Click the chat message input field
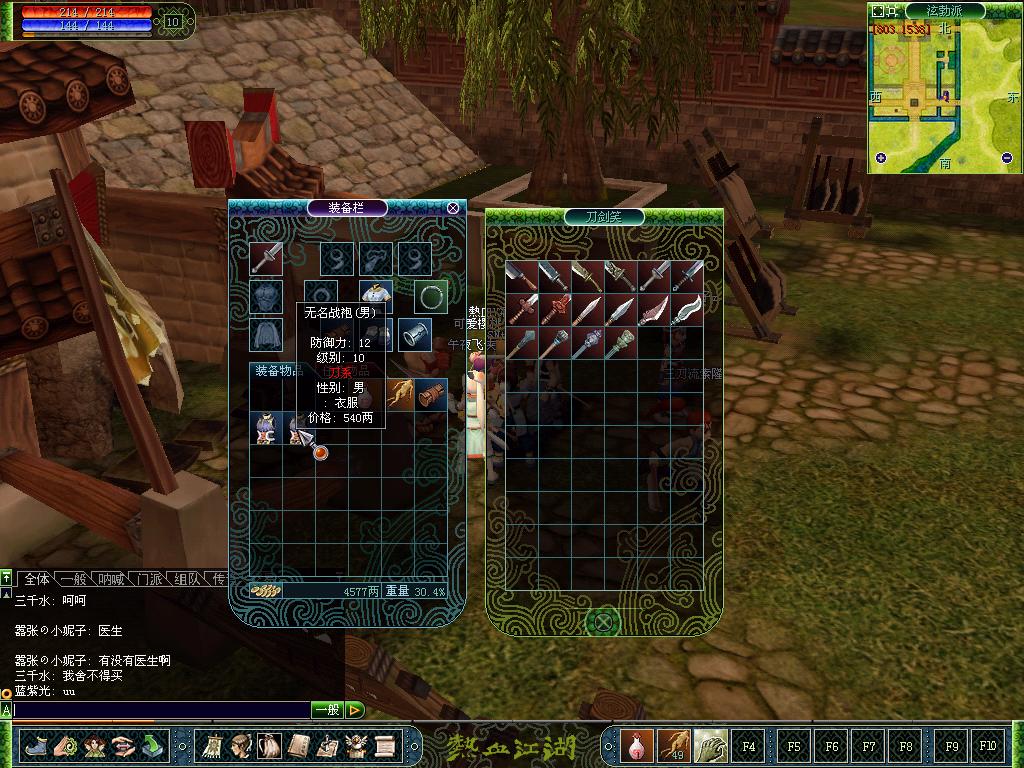 pos(160,710)
